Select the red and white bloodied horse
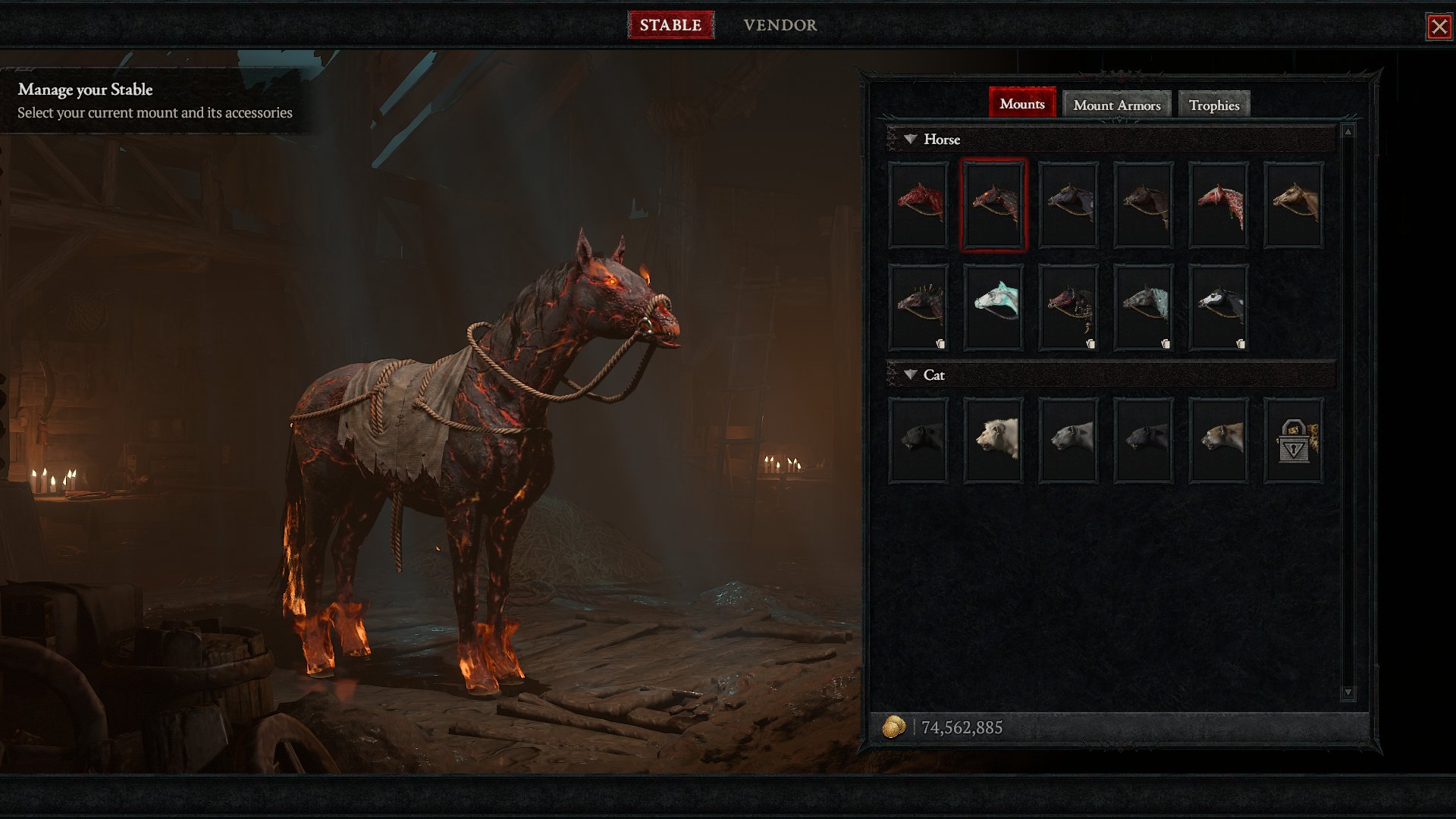Screen dimensions: 1456x819 coord(1219,205)
